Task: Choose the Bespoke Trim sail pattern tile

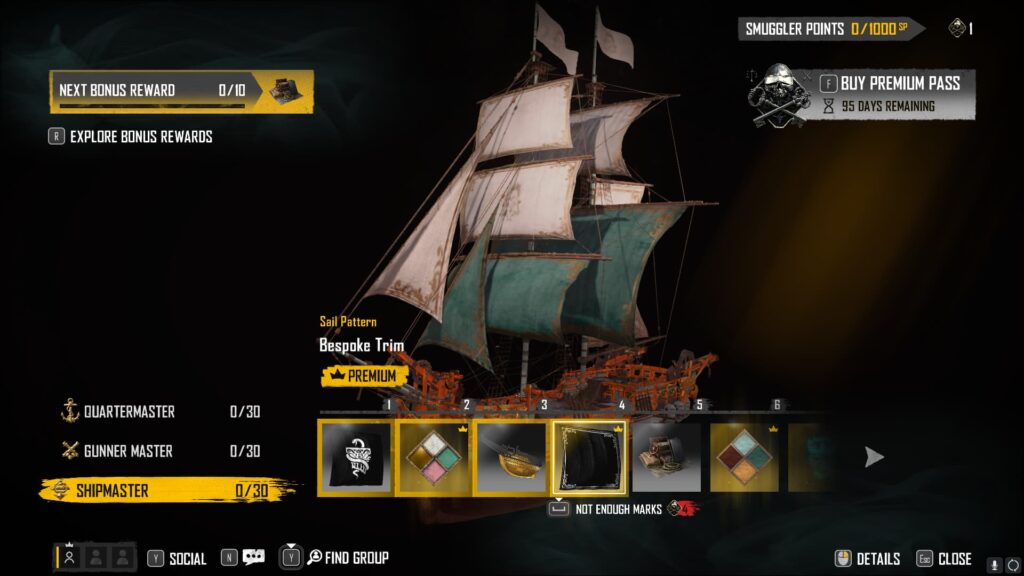Action: (x=590, y=457)
